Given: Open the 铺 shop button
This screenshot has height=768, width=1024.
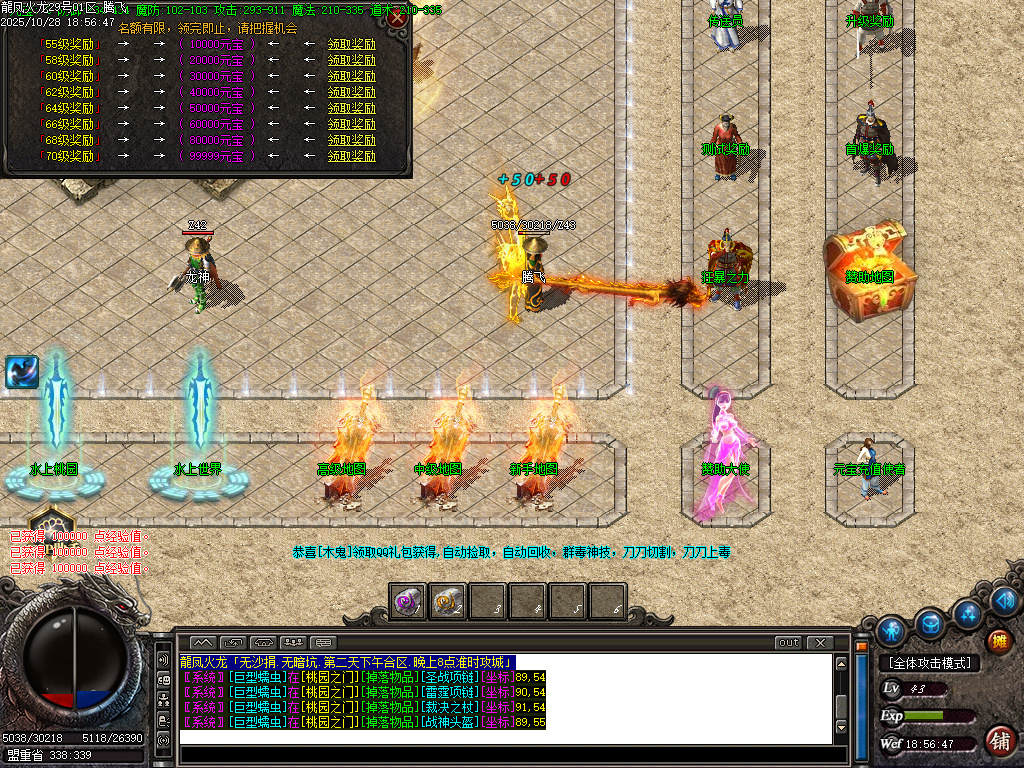Looking at the screenshot, I should [998, 741].
